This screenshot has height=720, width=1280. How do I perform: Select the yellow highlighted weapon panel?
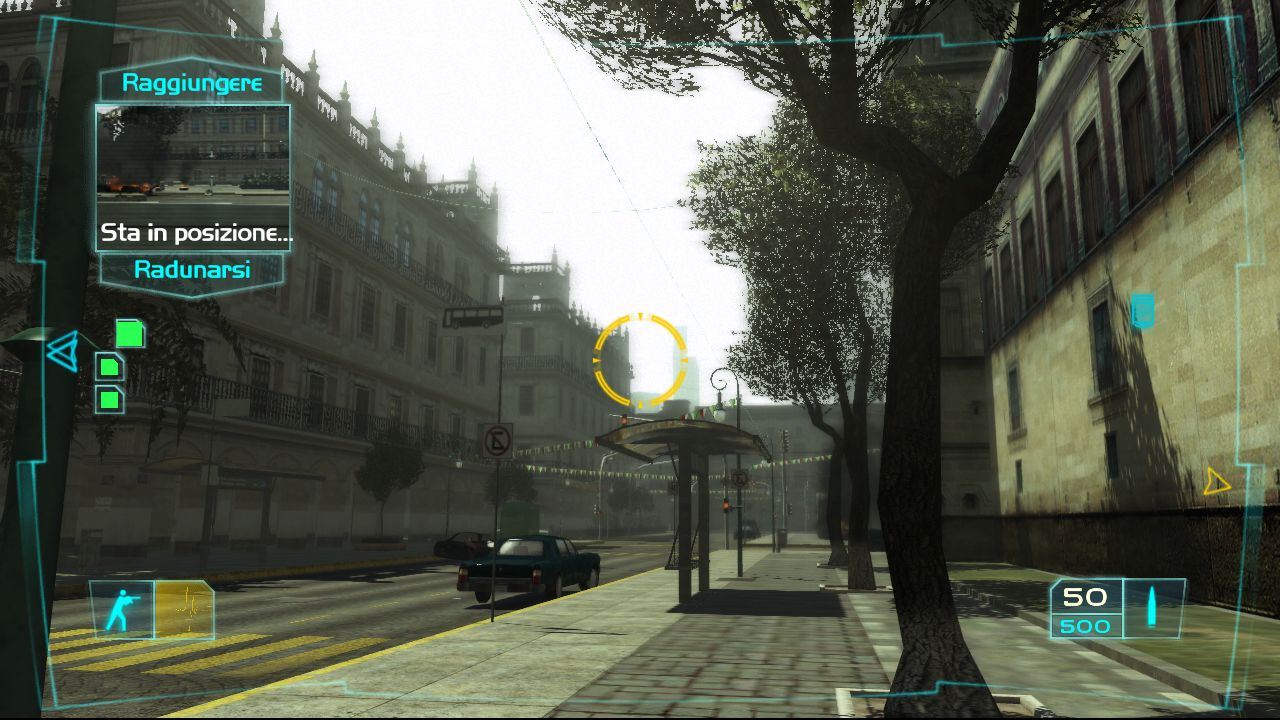184,609
